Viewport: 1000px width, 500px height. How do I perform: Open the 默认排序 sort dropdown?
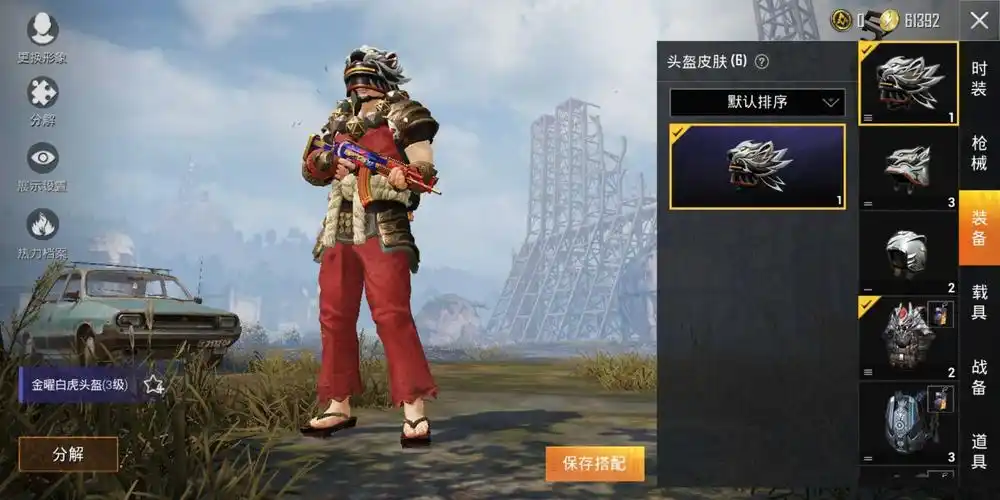click(x=757, y=102)
